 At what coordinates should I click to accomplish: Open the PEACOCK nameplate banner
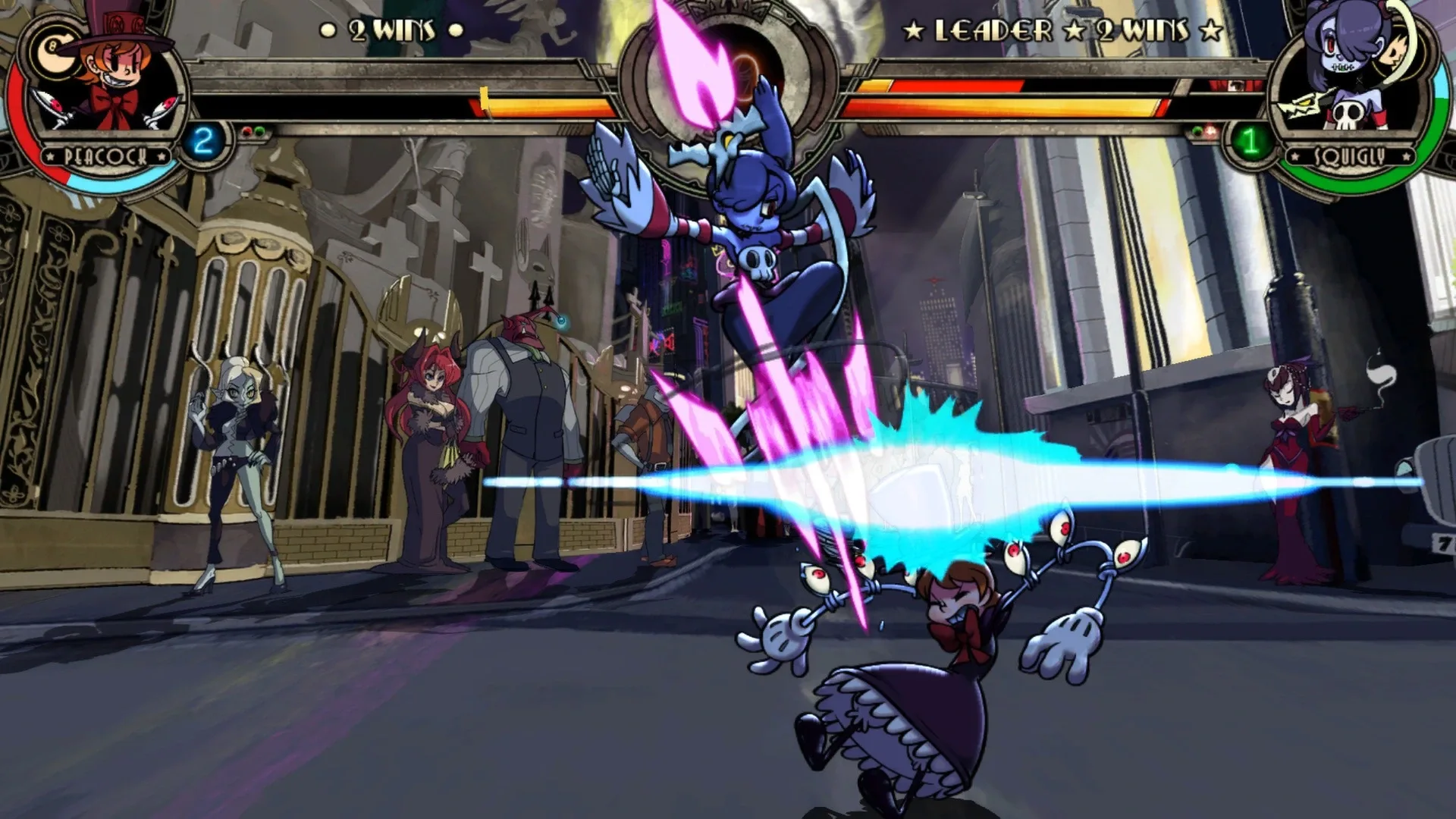pos(105,157)
